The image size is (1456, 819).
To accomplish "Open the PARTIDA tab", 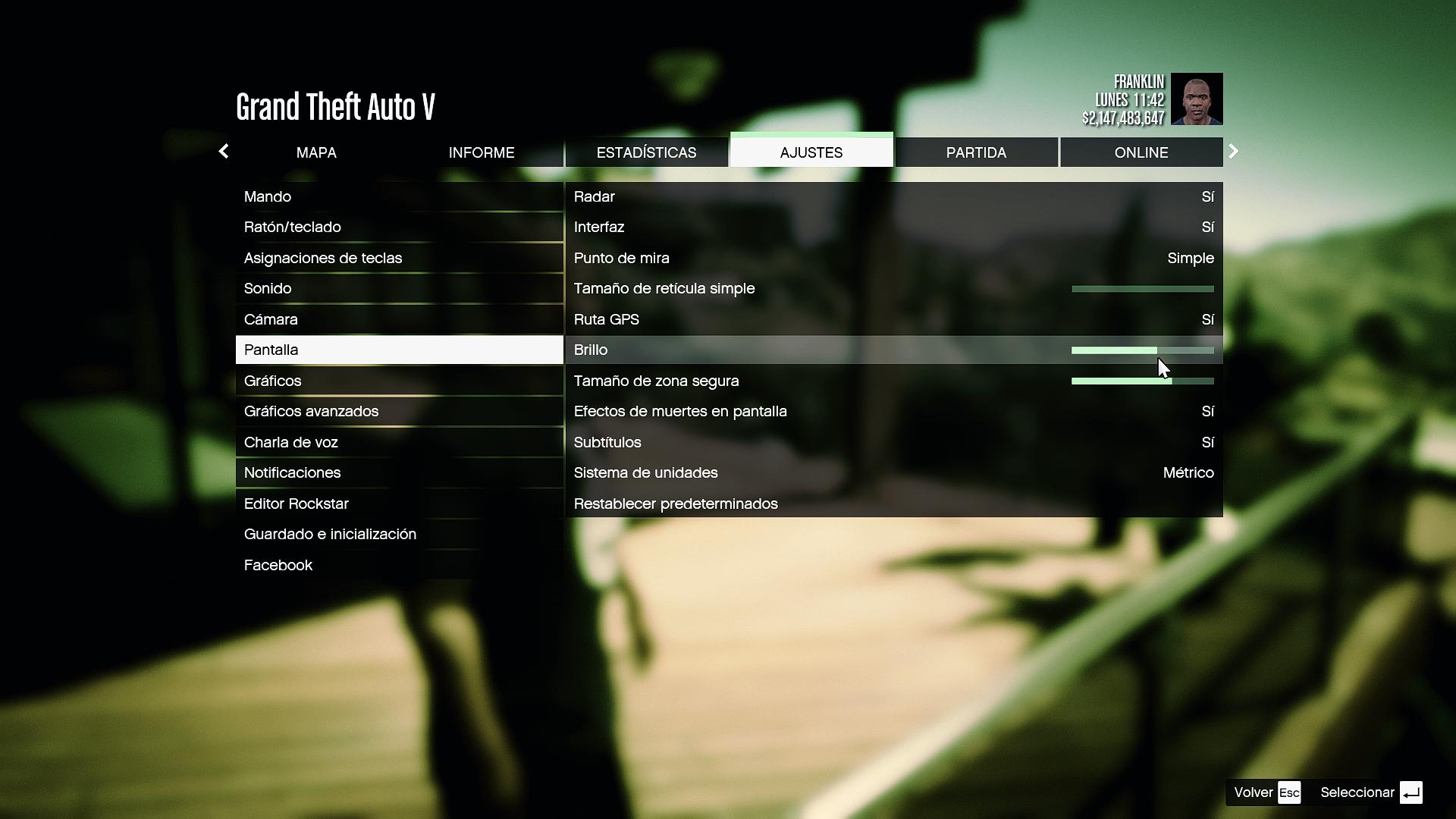I will point(976,152).
